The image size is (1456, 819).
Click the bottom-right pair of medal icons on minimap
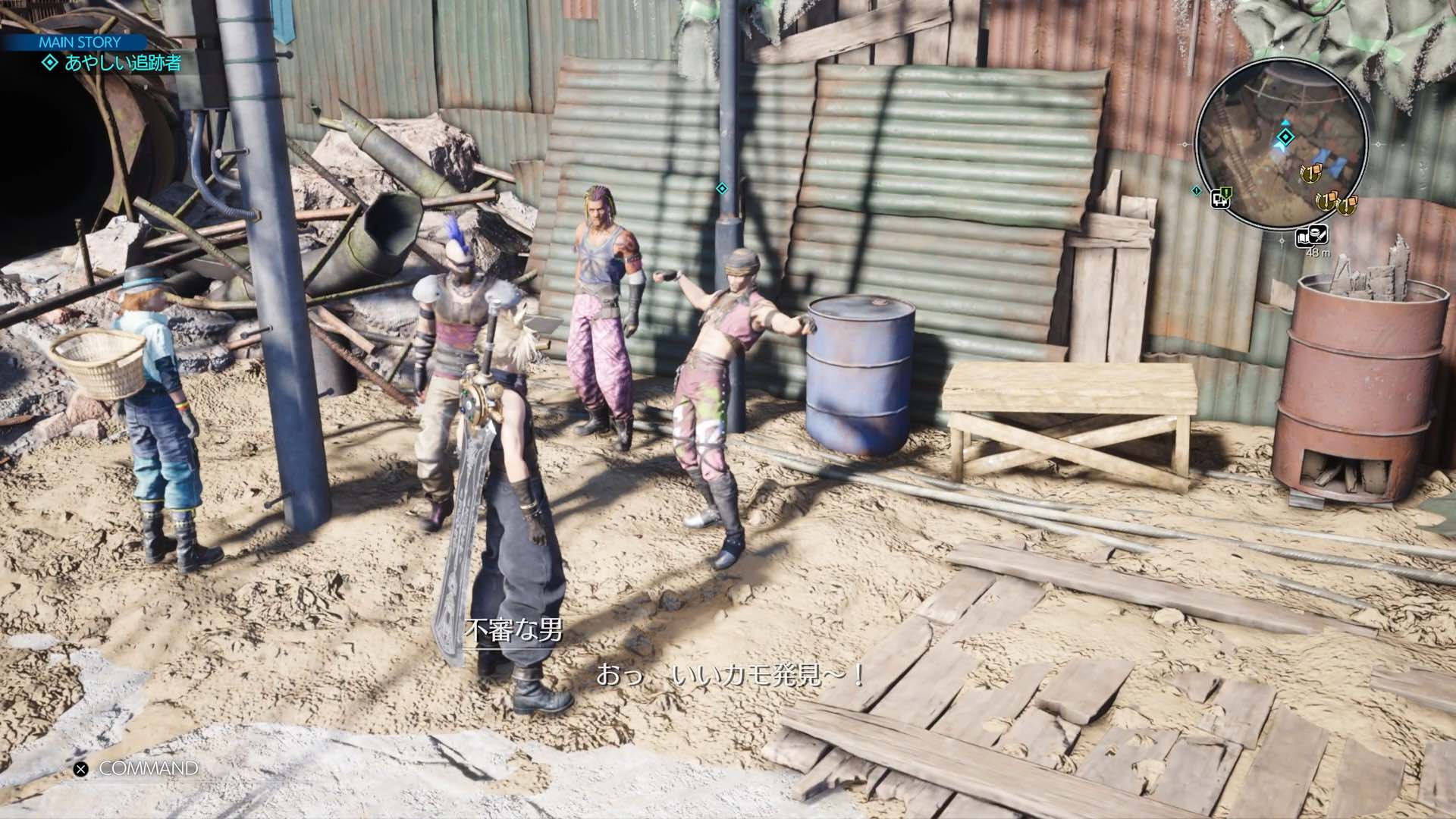point(1336,203)
